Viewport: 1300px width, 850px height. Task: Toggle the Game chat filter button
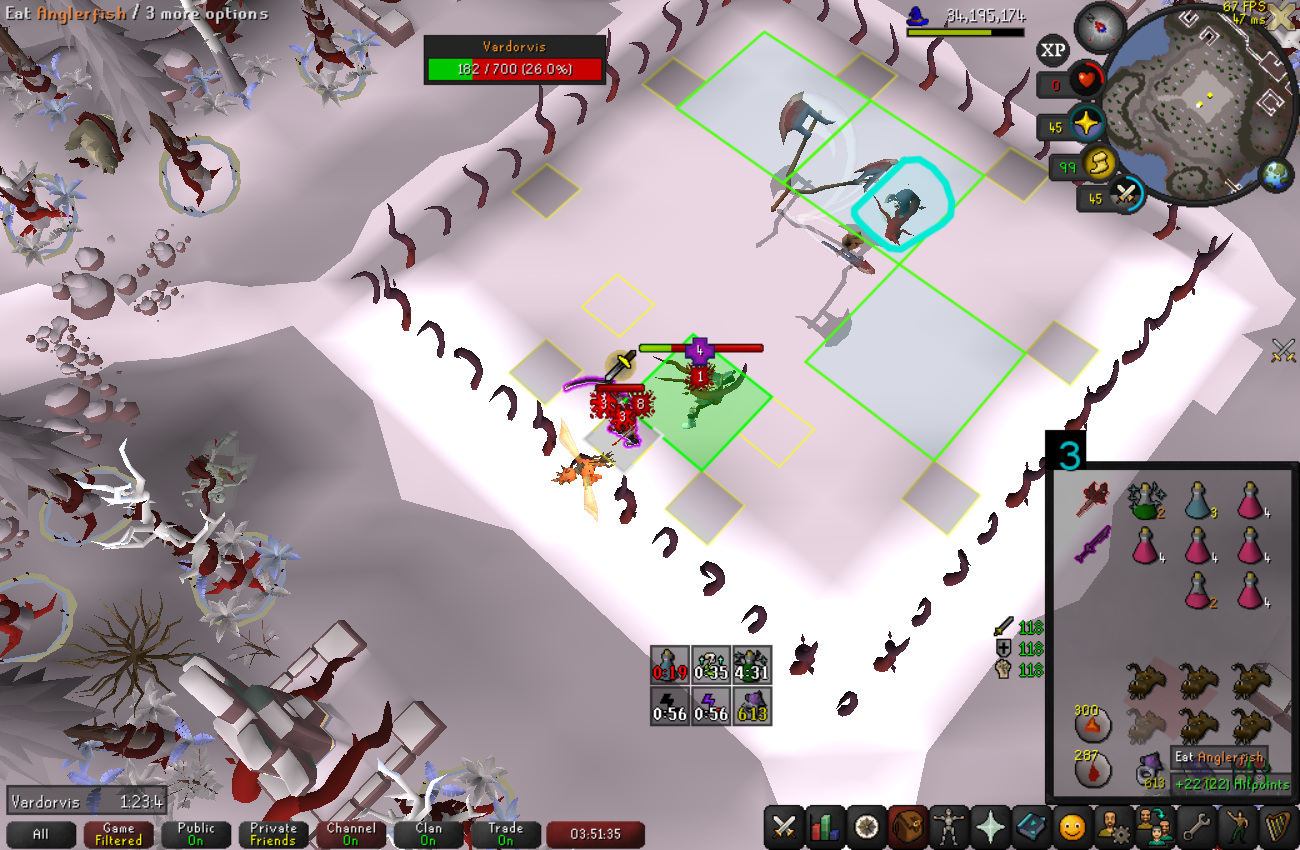pos(118,834)
